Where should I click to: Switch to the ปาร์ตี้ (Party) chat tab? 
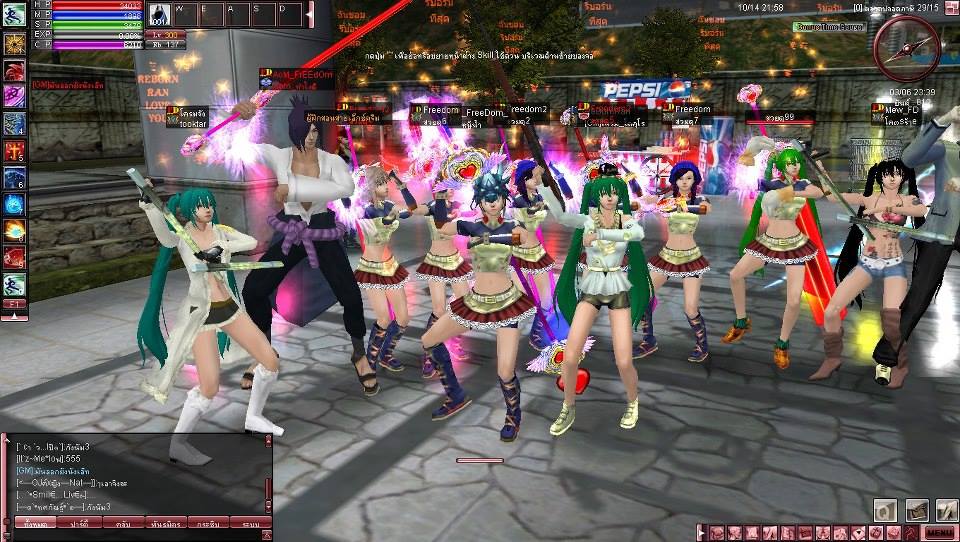pyautogui.click(x=79, y=522)
